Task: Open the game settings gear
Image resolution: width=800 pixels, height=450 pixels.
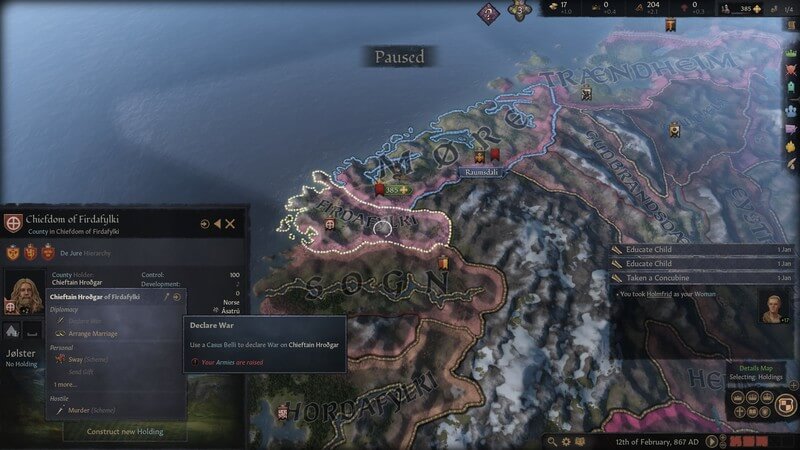Action: coord(566,441)
